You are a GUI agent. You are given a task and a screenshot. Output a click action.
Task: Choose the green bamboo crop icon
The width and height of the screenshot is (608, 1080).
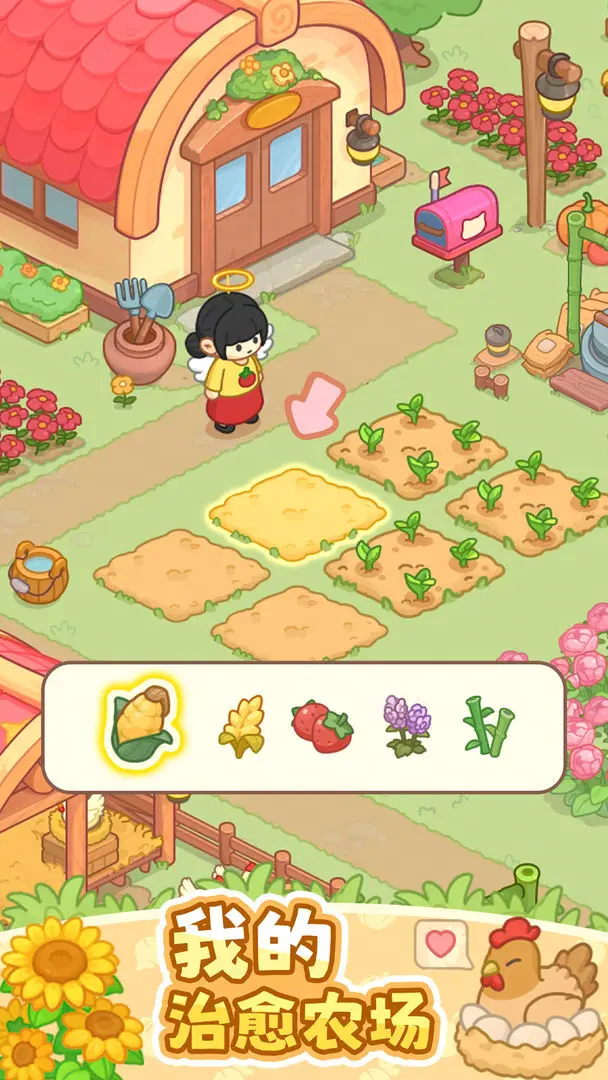coord(488,726)
